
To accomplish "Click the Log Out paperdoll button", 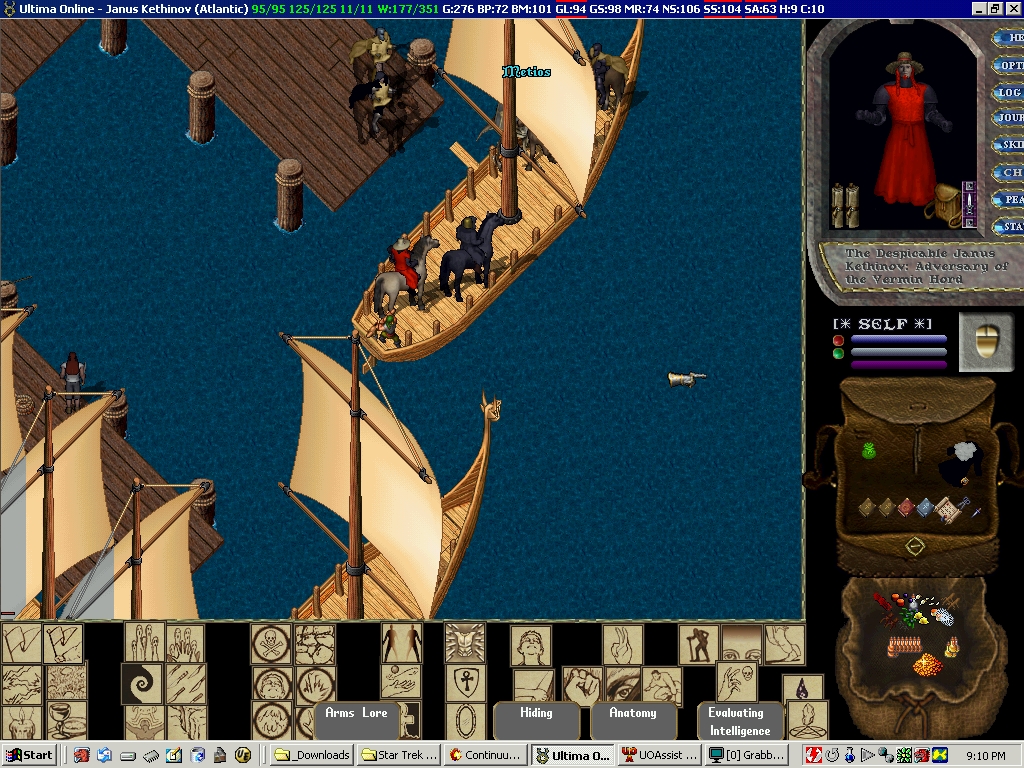I will (1008, 92).
